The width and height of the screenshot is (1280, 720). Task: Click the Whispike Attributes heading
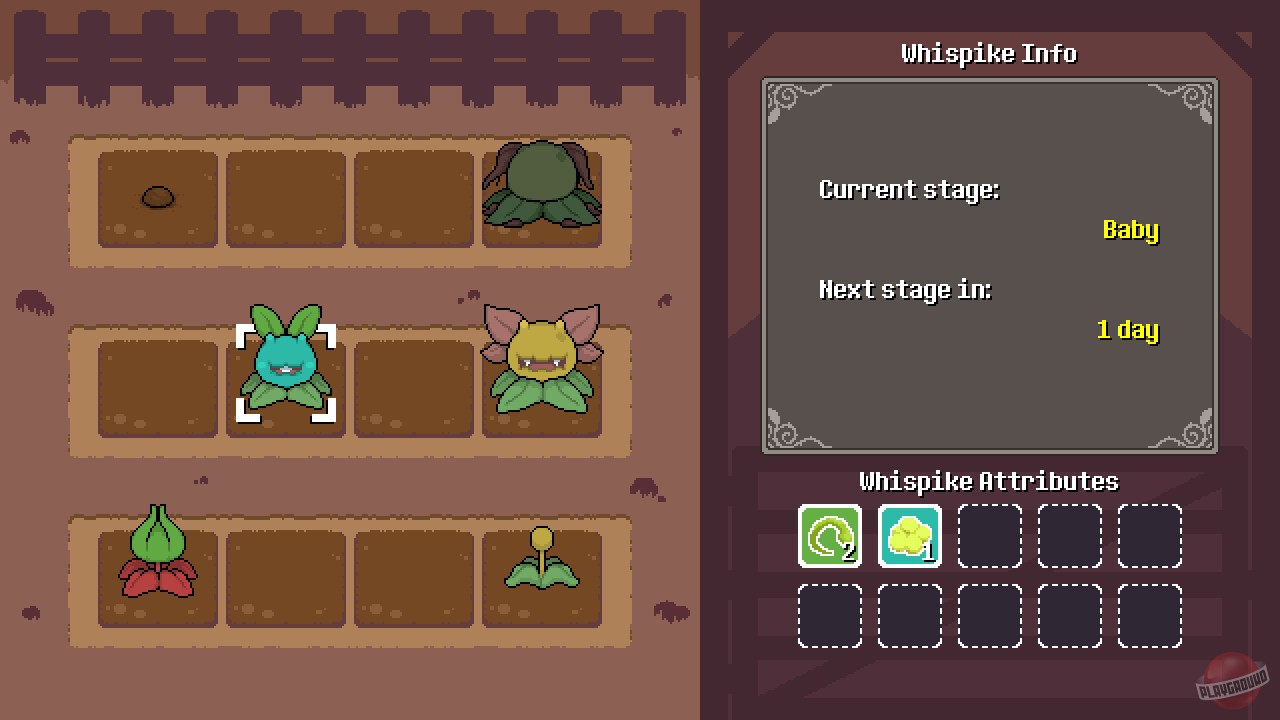pos(988,481)
